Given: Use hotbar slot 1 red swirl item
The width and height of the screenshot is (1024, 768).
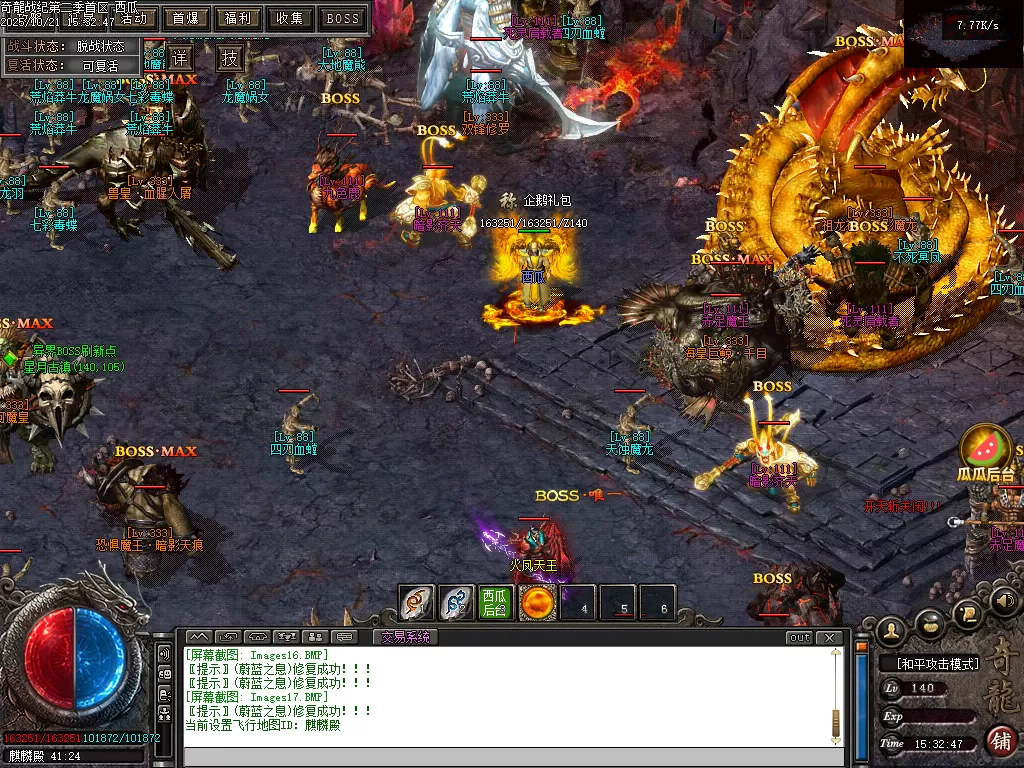Looking at the screenshot, I should (x=416, y=603).
